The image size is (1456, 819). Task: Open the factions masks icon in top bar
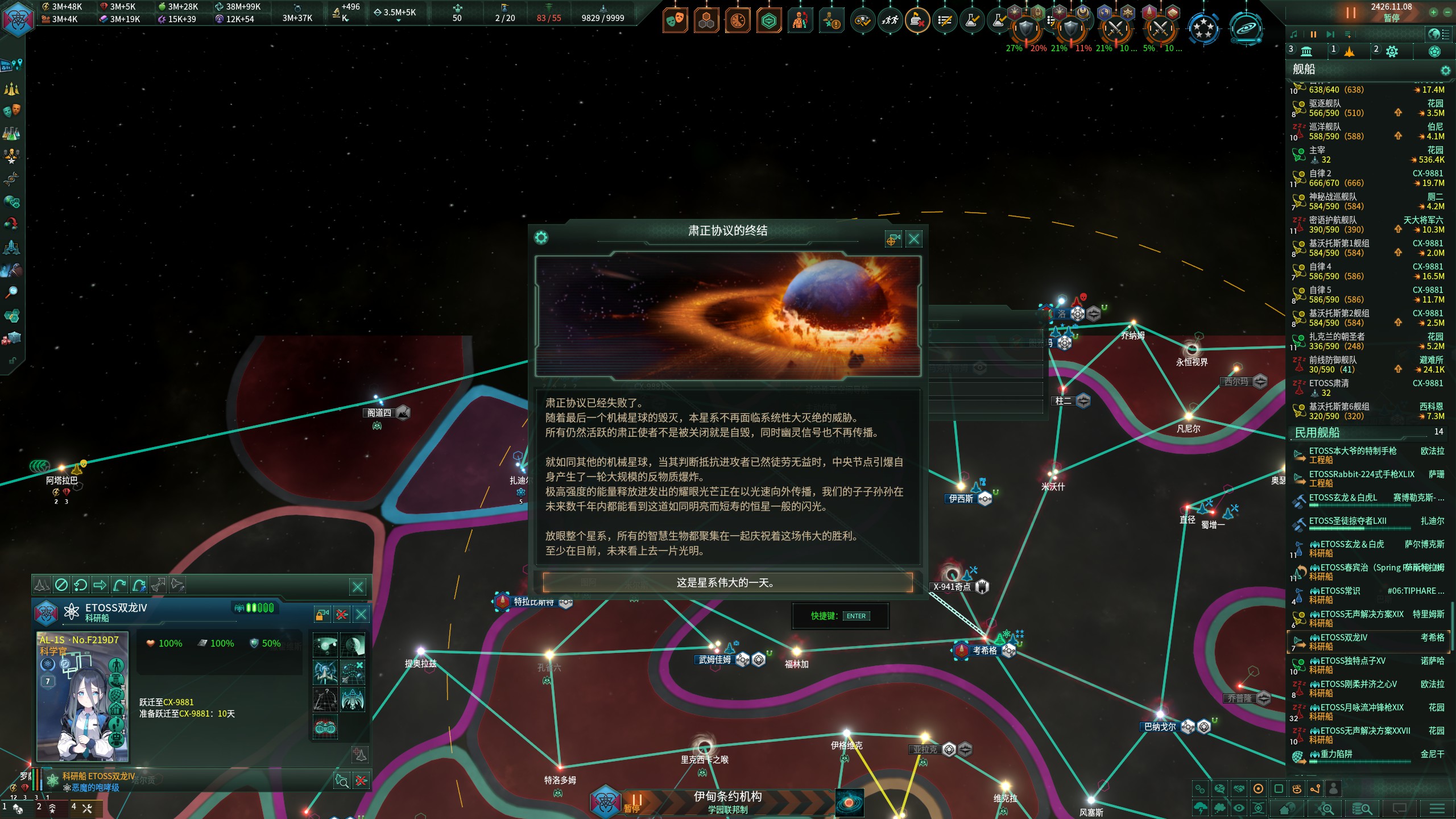pyautogui.click(x=675, y=21)
